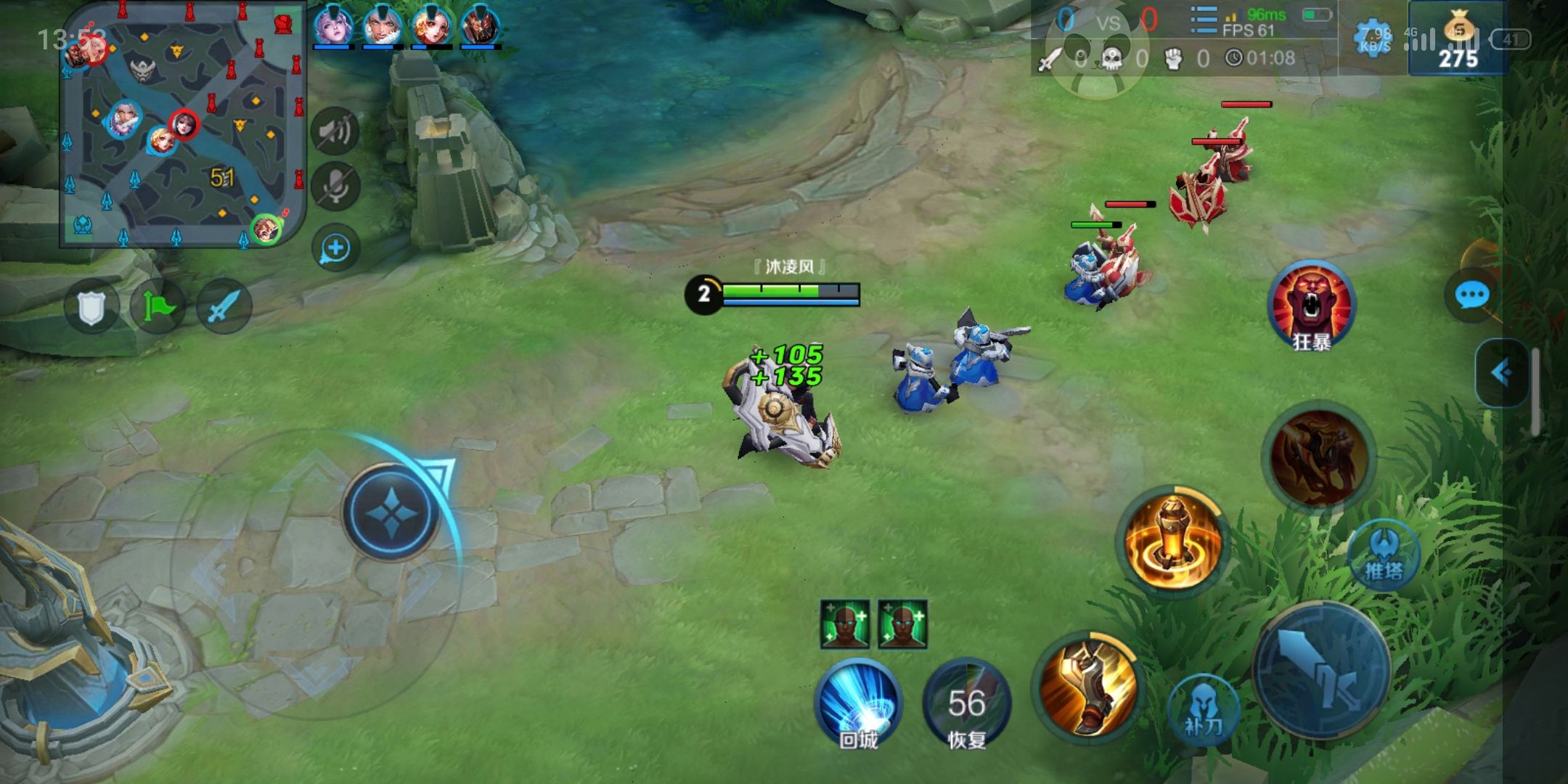Trigger the 狂暴 frenzy summoner spell

point(1311,306)
